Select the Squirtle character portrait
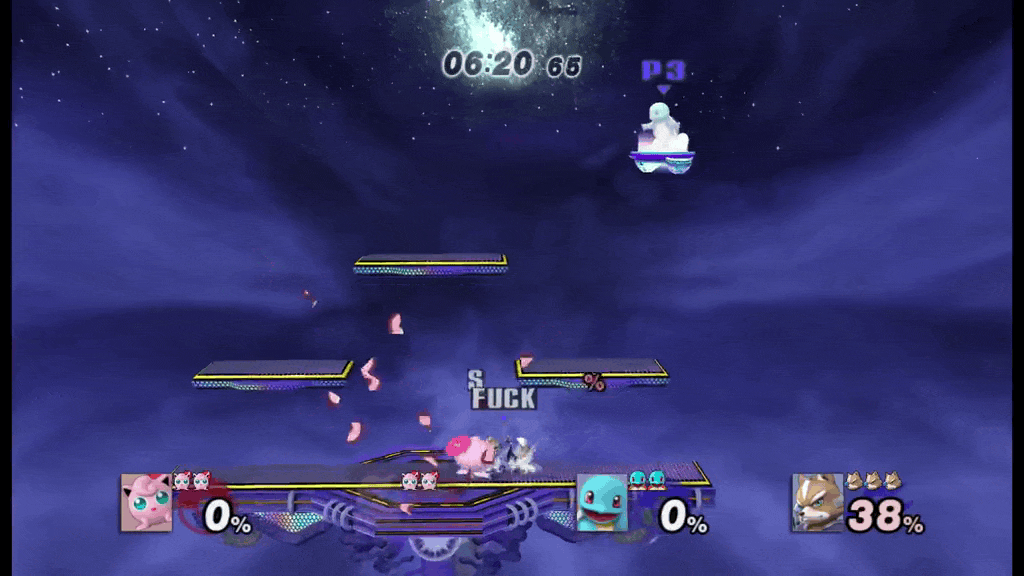Screen dimensions: 1024x576 (602, 502)
